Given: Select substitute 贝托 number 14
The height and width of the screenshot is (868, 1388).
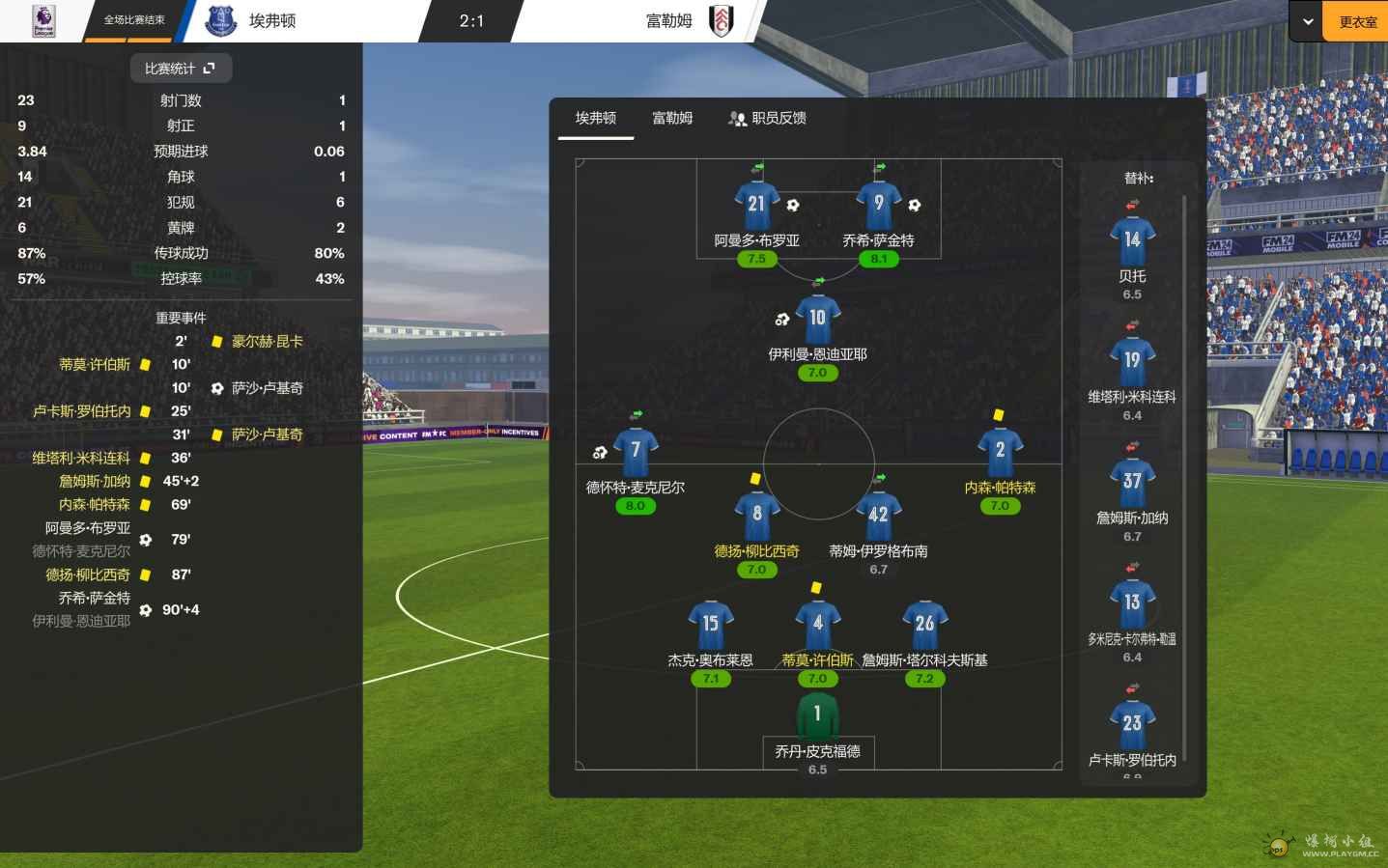Looking at the screenshot, I should click(1132, 240).
